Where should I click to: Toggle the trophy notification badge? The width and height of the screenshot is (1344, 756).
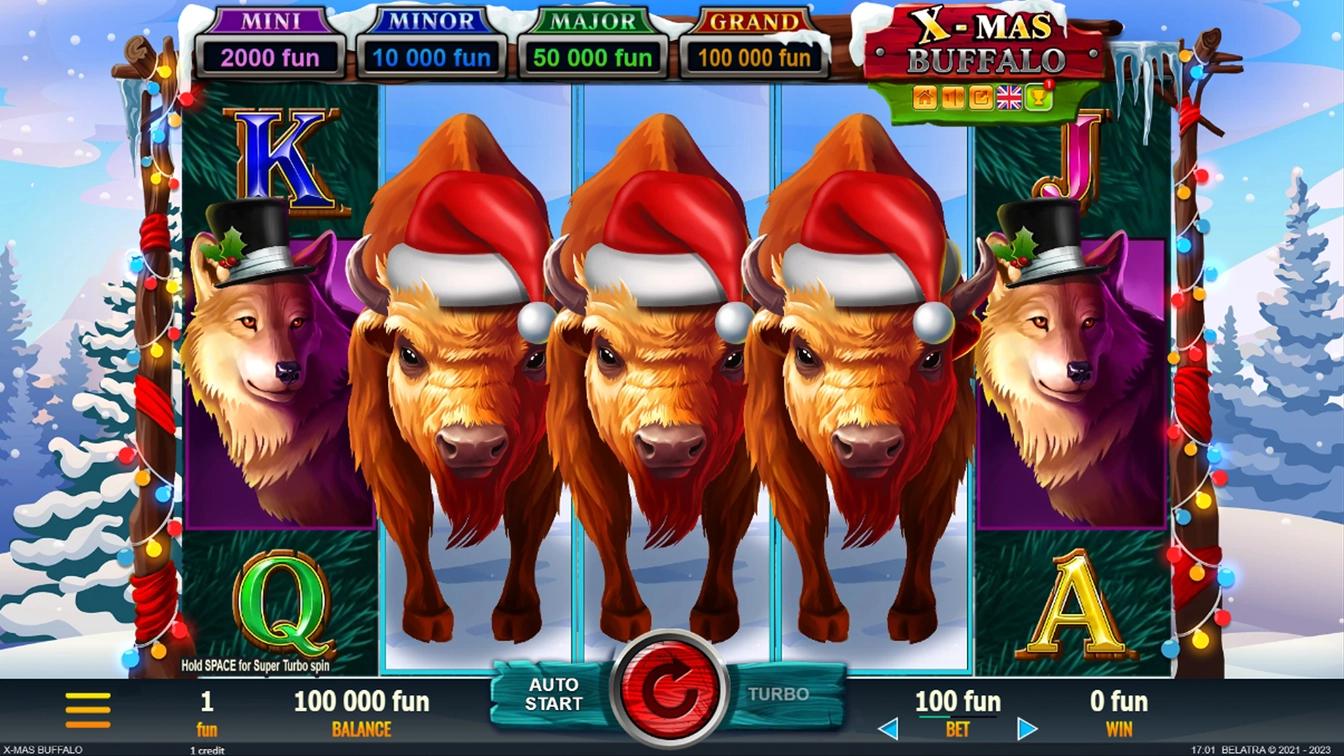[1047, 84]
